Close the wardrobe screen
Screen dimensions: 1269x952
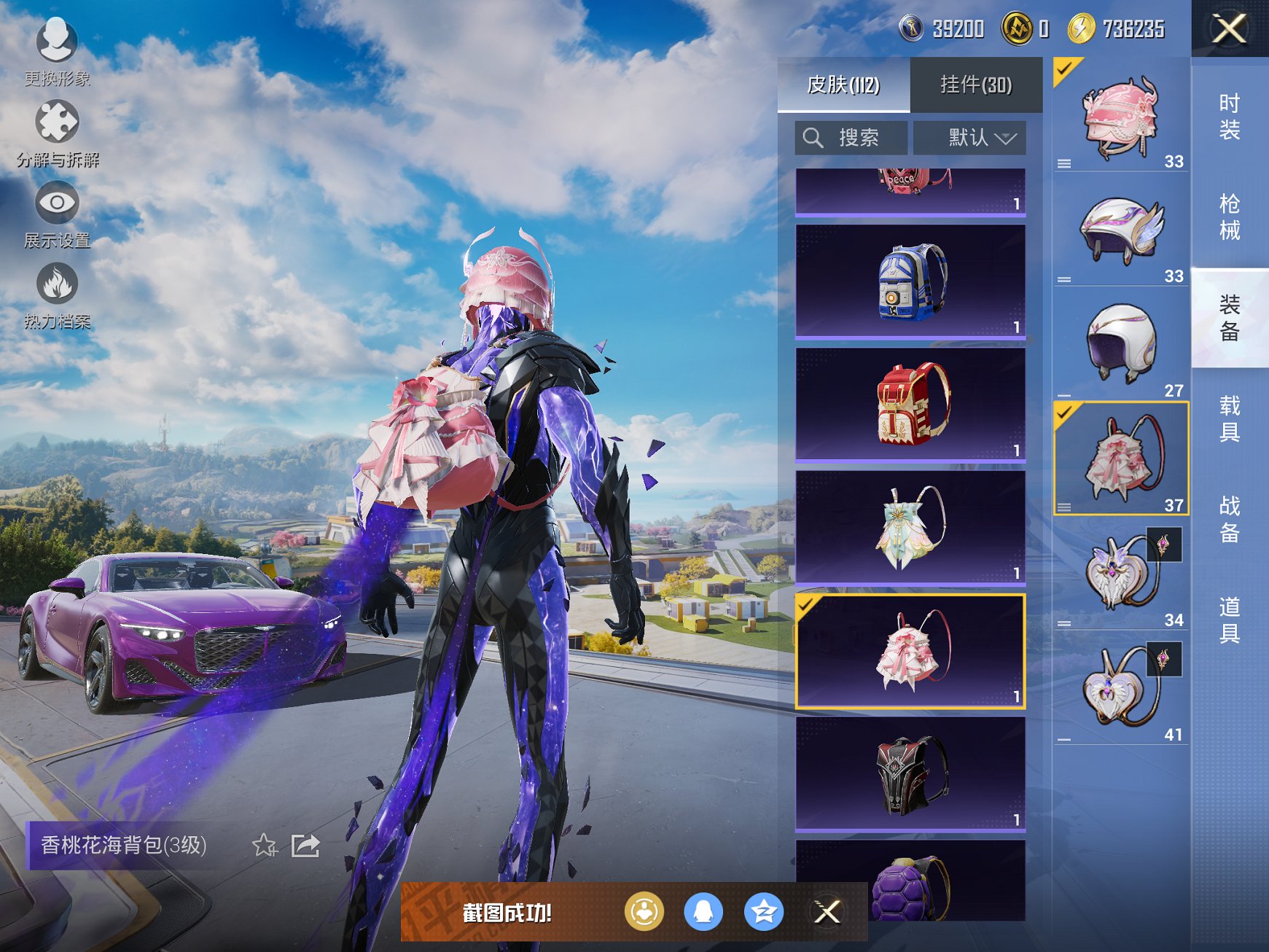[x=1230, y=29]
